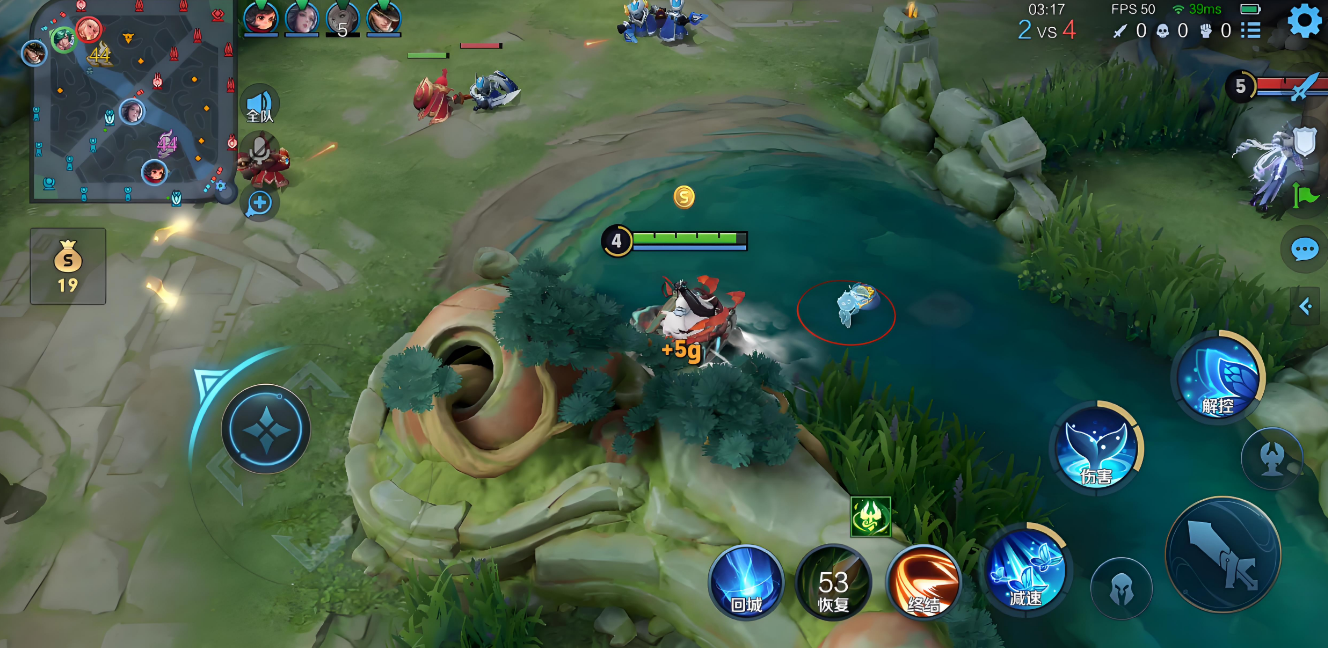The width and height of the screenshot is (1328, 648).
Task: Select the tower-target attack button
Action: [1271, 459]
